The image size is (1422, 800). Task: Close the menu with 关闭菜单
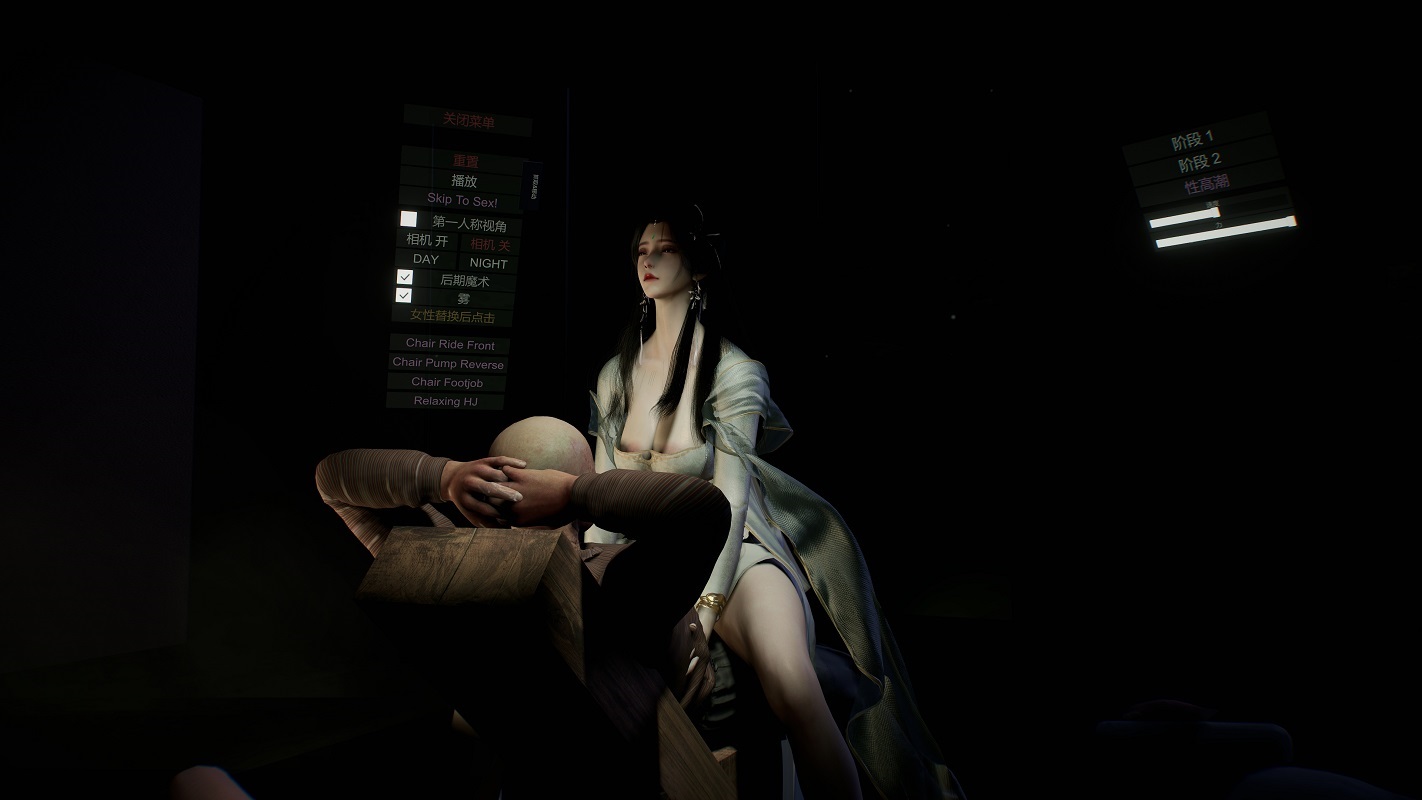[468, 120]
